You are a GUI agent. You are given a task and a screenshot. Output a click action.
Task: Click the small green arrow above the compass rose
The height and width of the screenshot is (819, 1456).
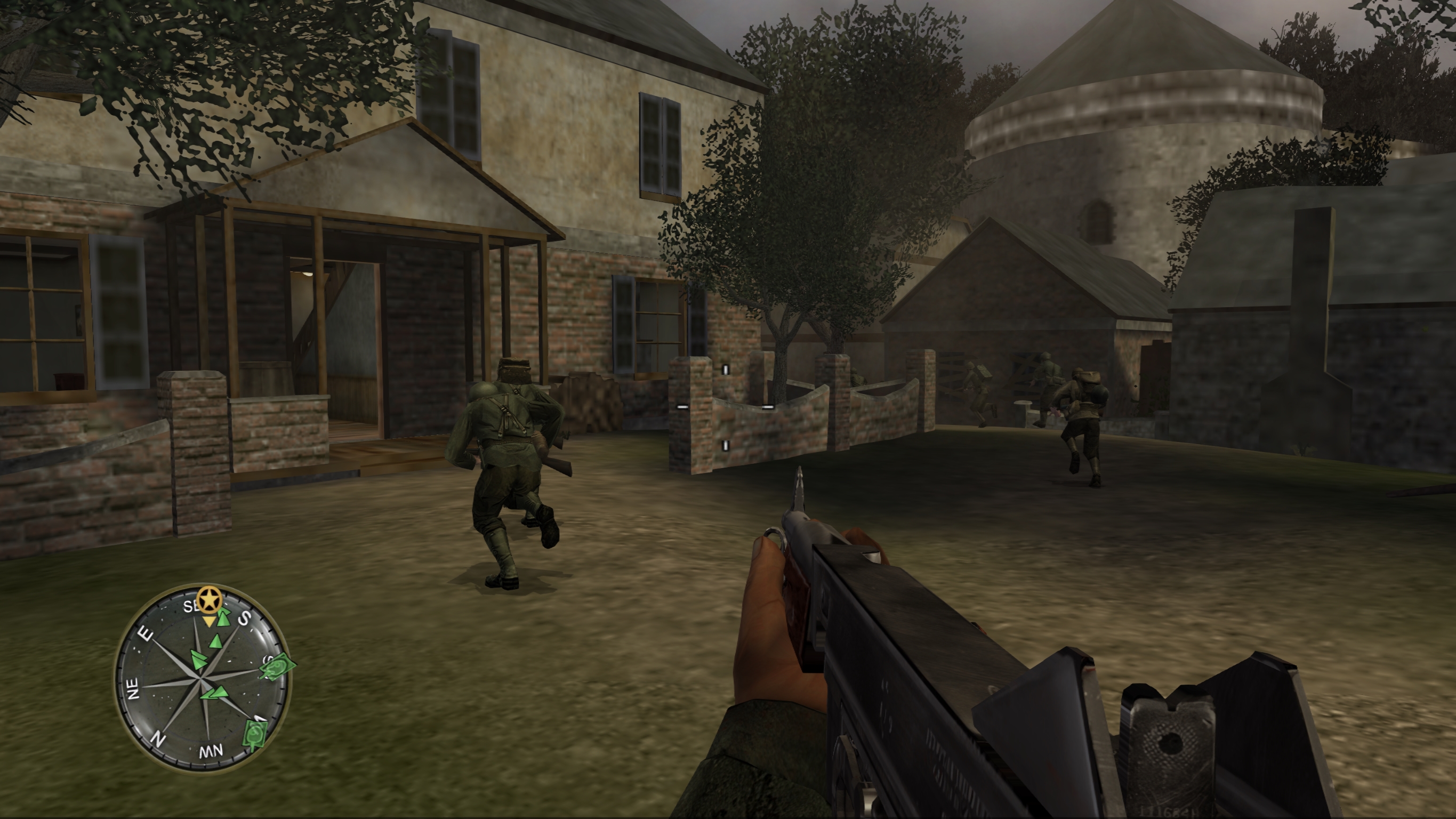point(216,641)
